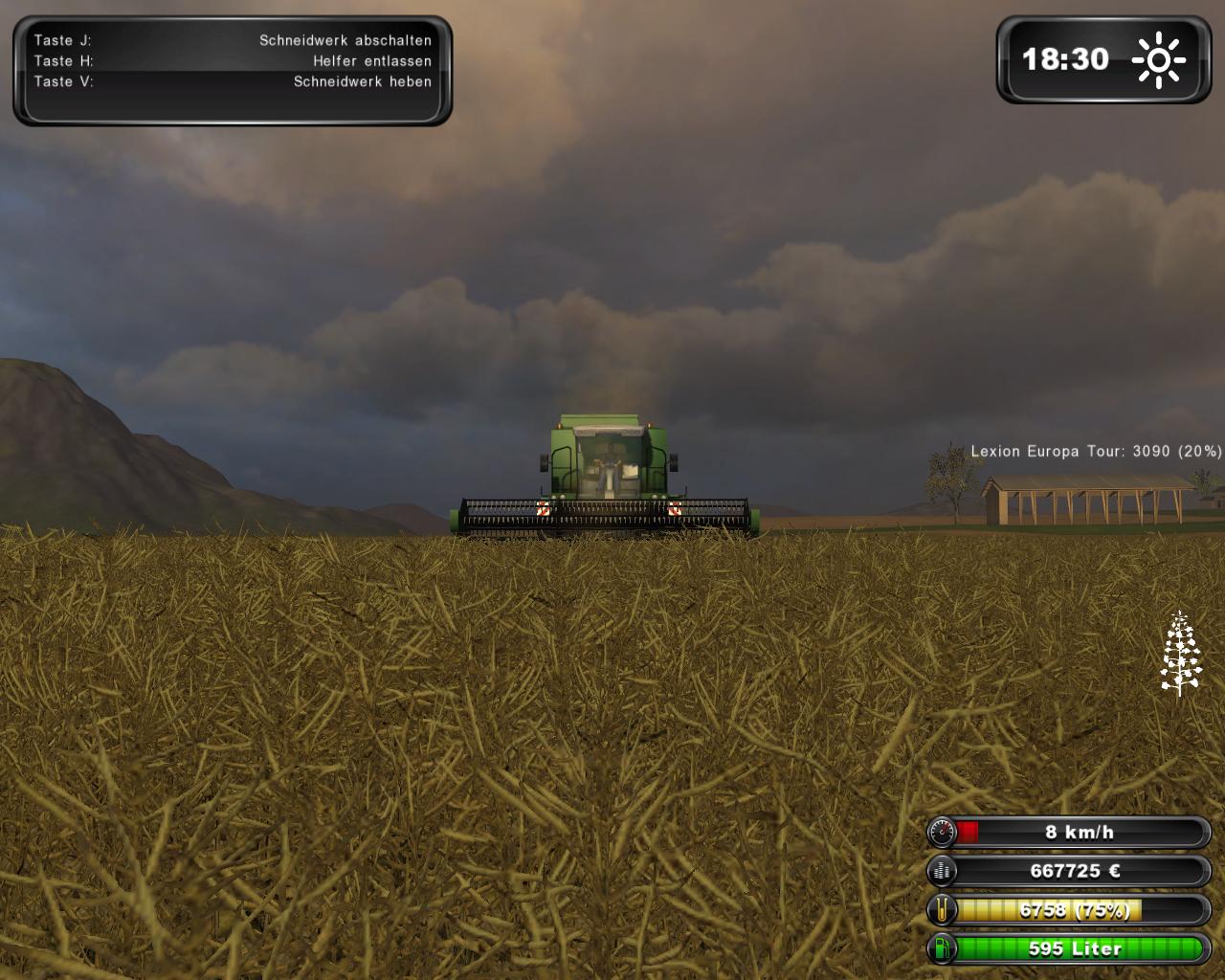Image resolution: width=1225 pixels, height=980 pixels.
Task: Click the grain tank fill icon
Action: (x=943, y=910)
